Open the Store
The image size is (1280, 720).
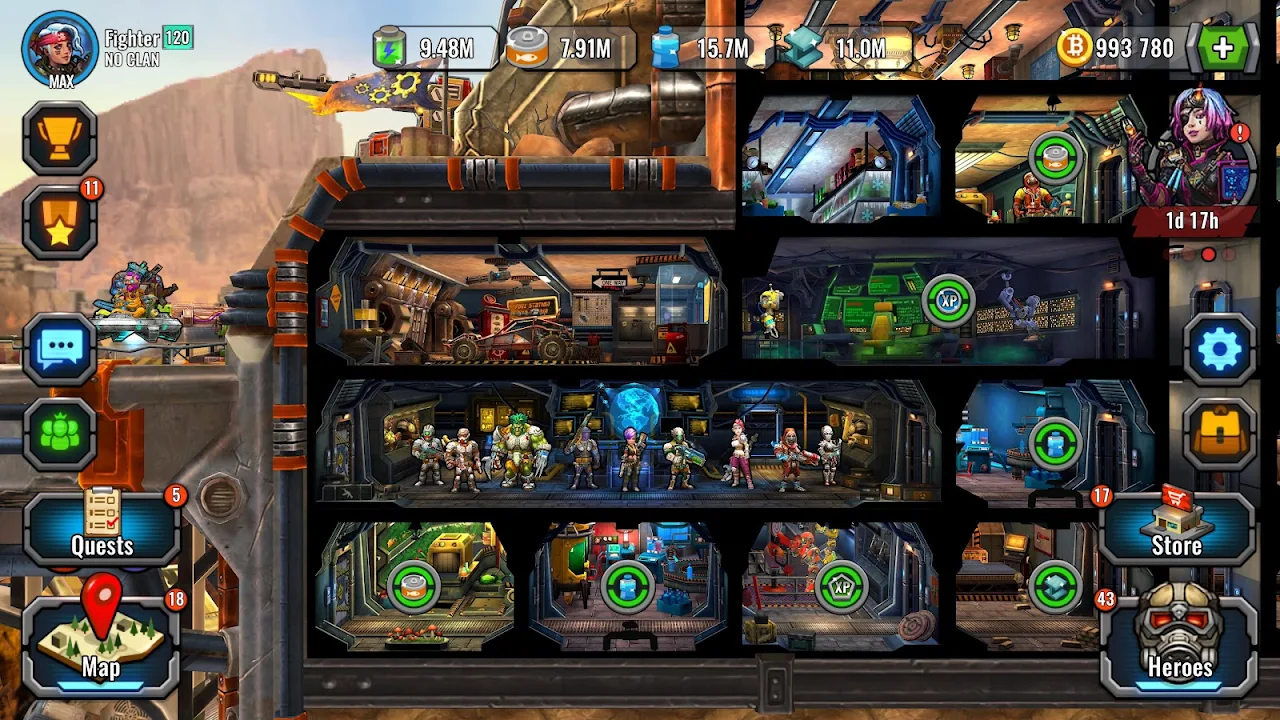tap(1177, 530)
